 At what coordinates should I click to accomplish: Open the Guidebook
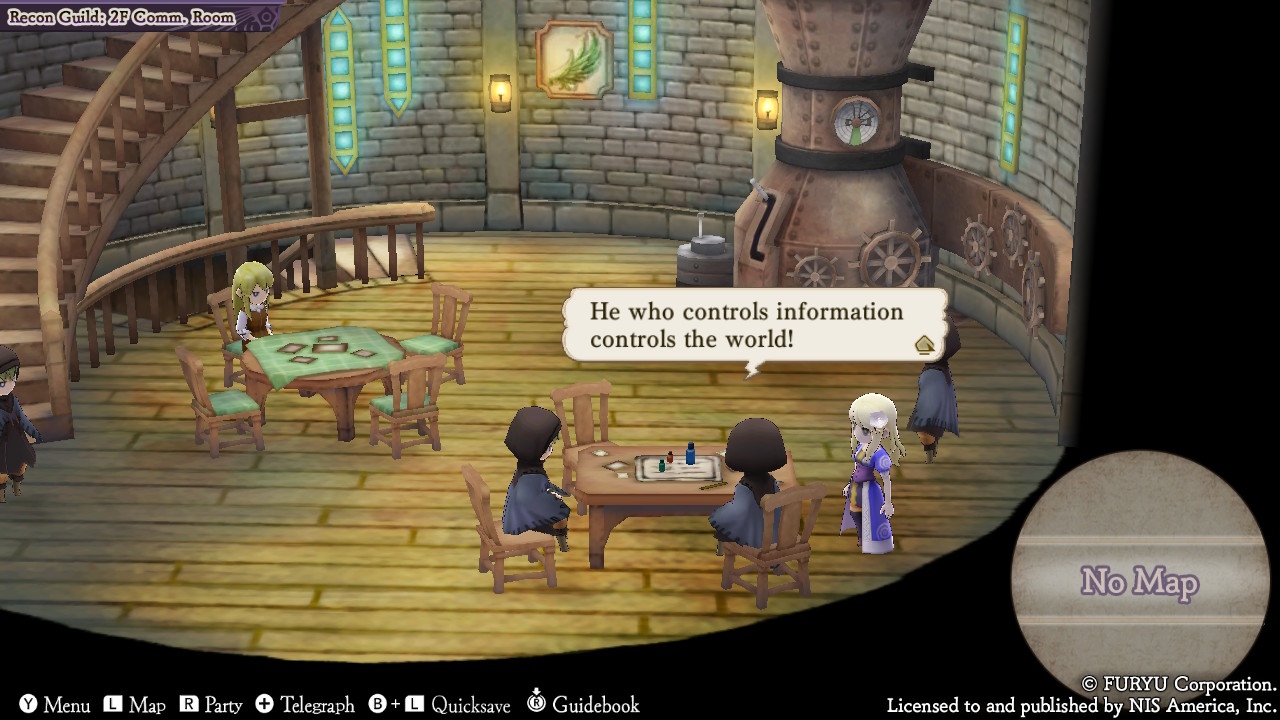[583, 705]
